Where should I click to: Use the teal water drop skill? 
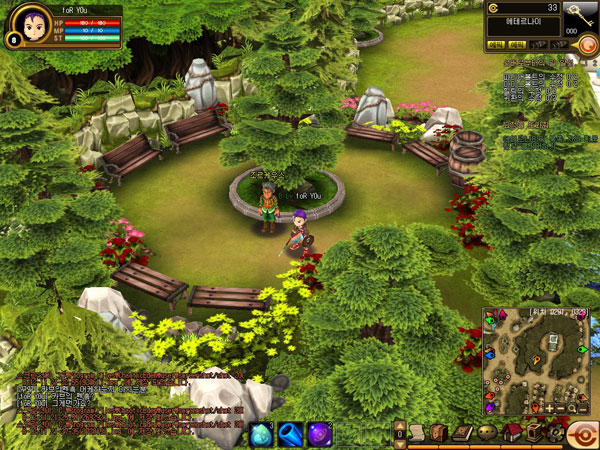pyautogui.click(x=259, y=434)
